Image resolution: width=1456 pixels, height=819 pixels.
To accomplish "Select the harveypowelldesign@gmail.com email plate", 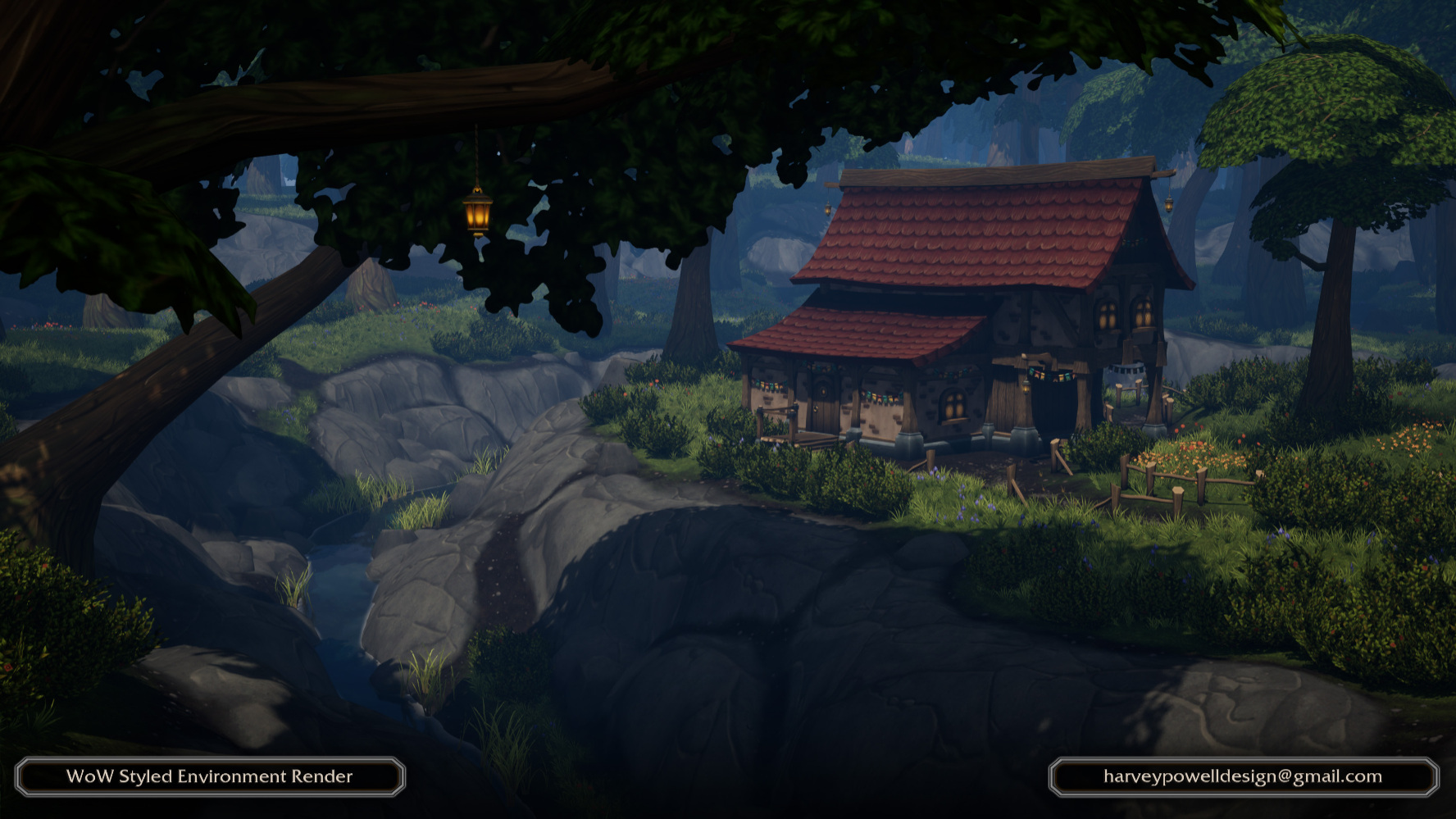I will tap(1243, 776).
